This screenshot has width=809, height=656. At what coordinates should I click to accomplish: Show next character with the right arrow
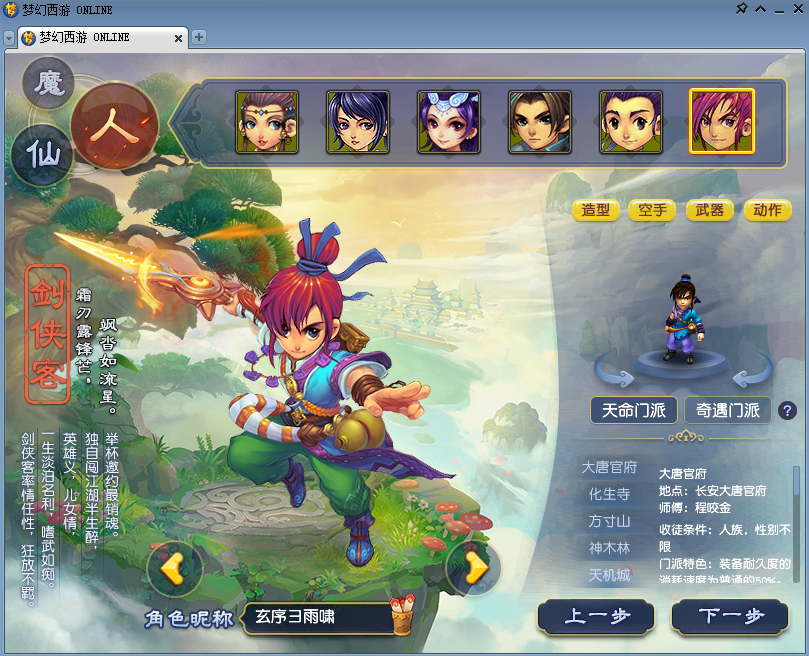[476, 567]
